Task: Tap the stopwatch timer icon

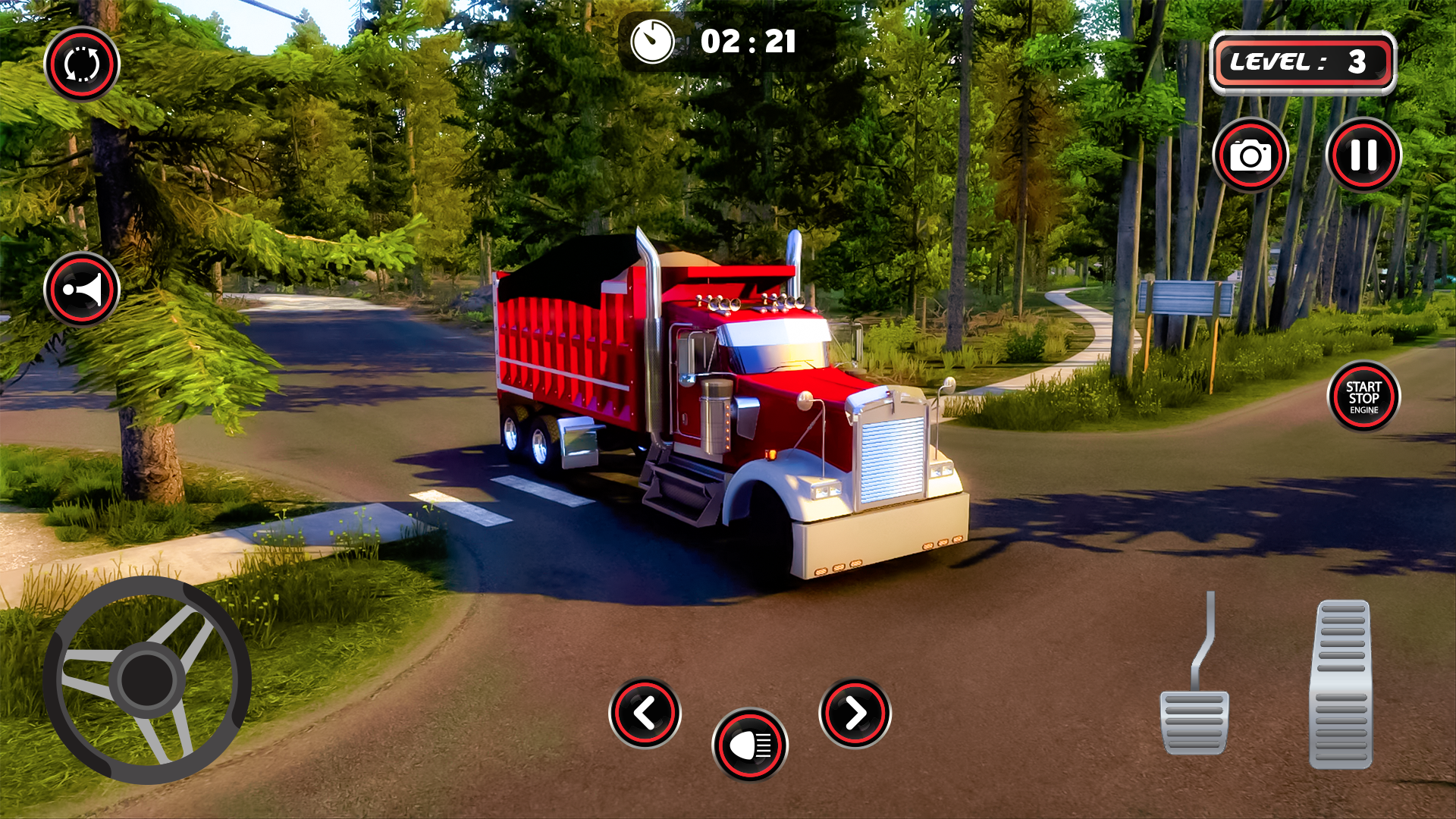Action: tap(654, 39)
